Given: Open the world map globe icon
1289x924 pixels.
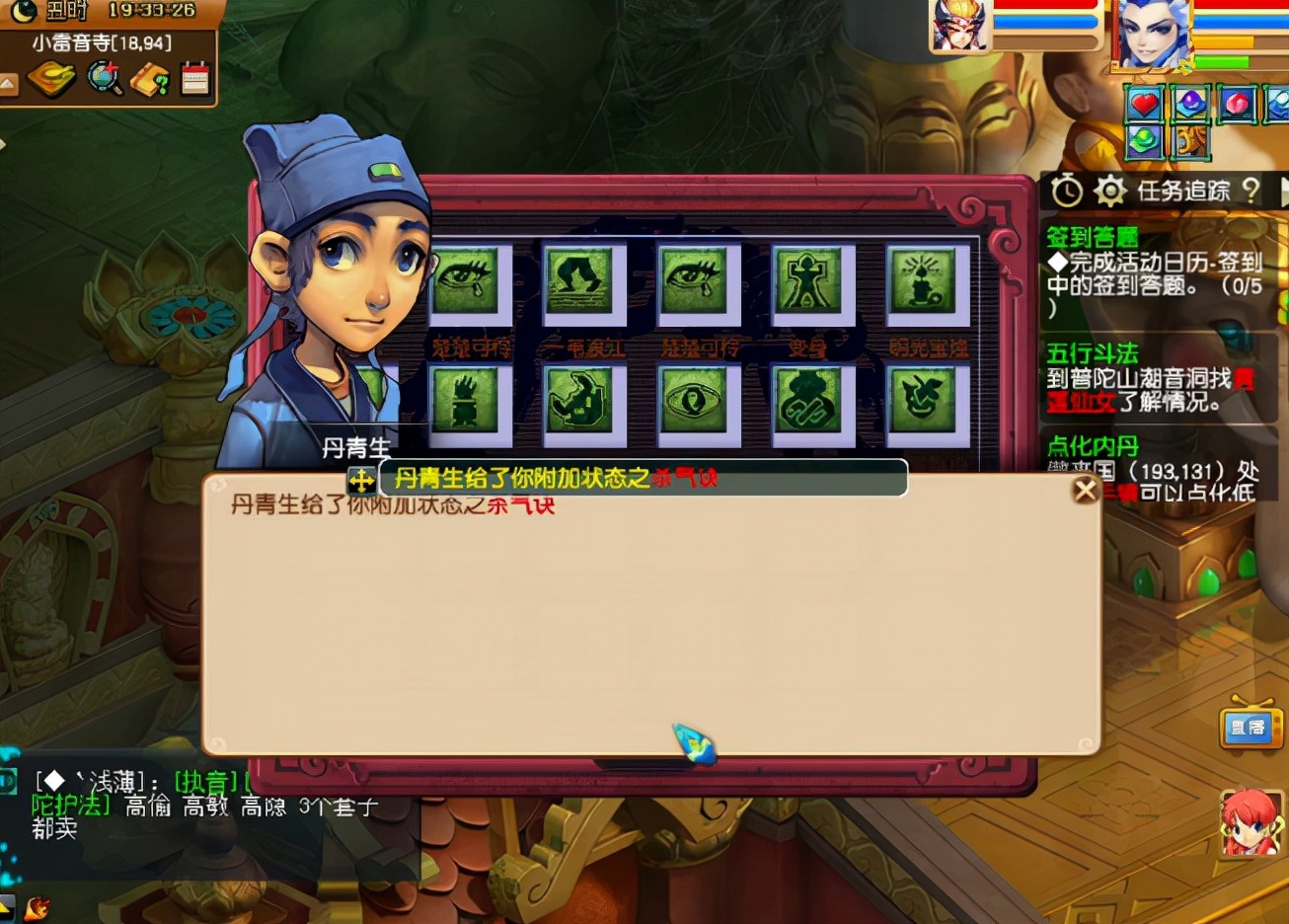Looking at the screenshot, I should coord(104,79).
